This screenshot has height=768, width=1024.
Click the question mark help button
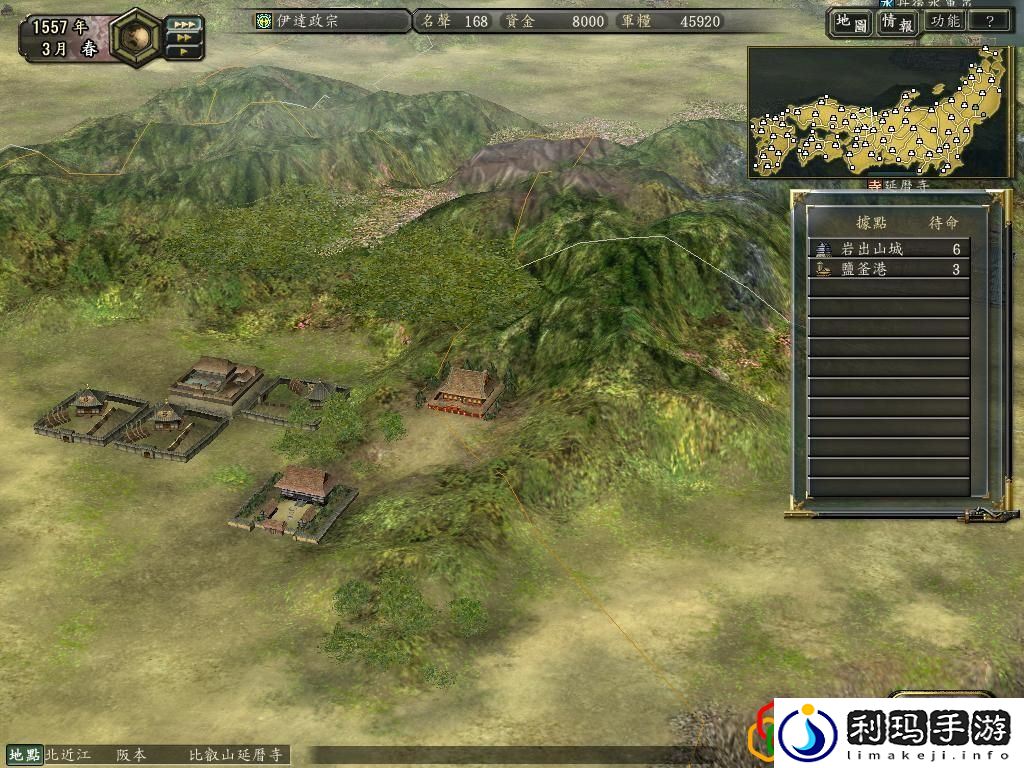click(989, 21)
